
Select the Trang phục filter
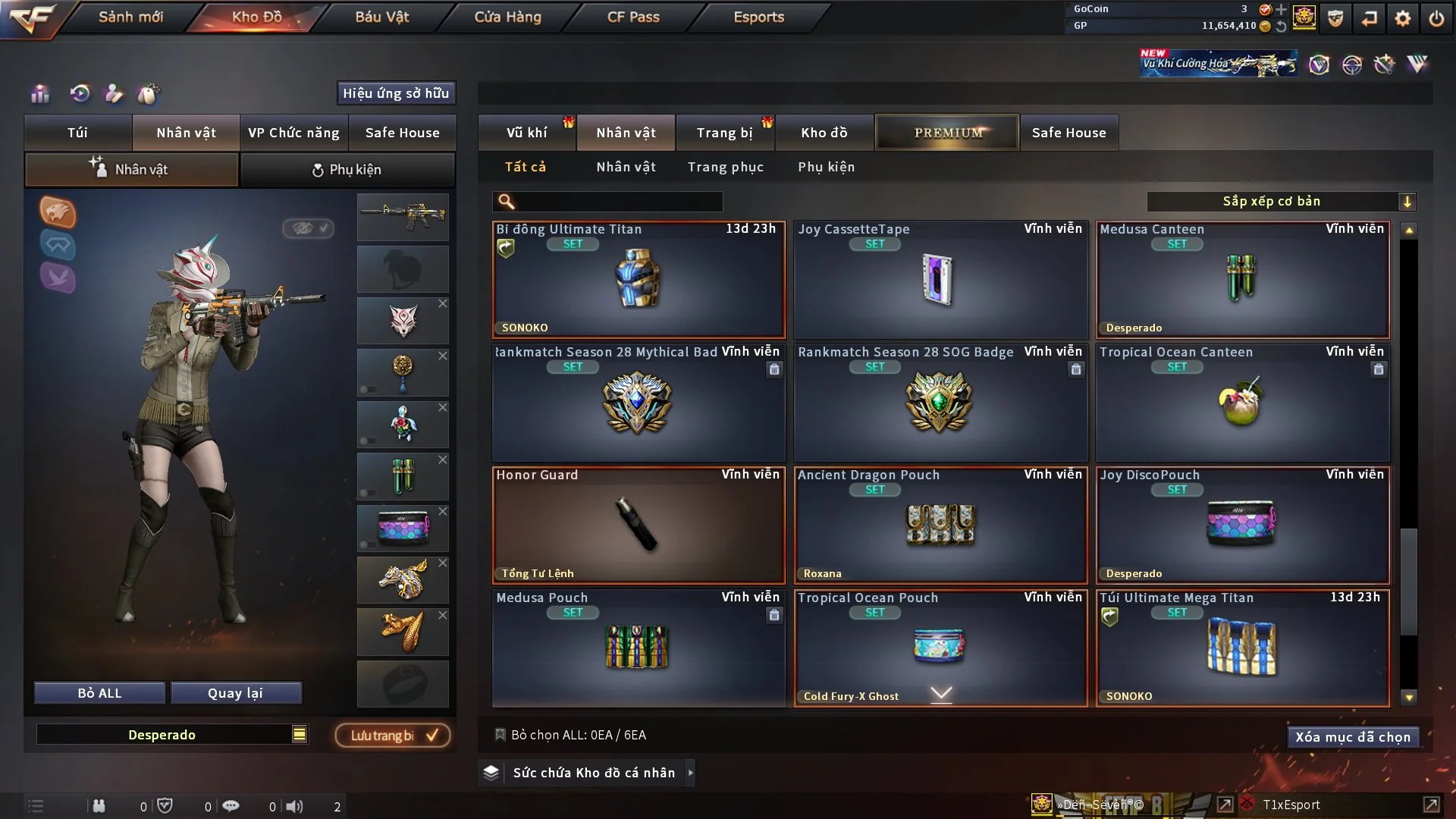pos(725,167)
